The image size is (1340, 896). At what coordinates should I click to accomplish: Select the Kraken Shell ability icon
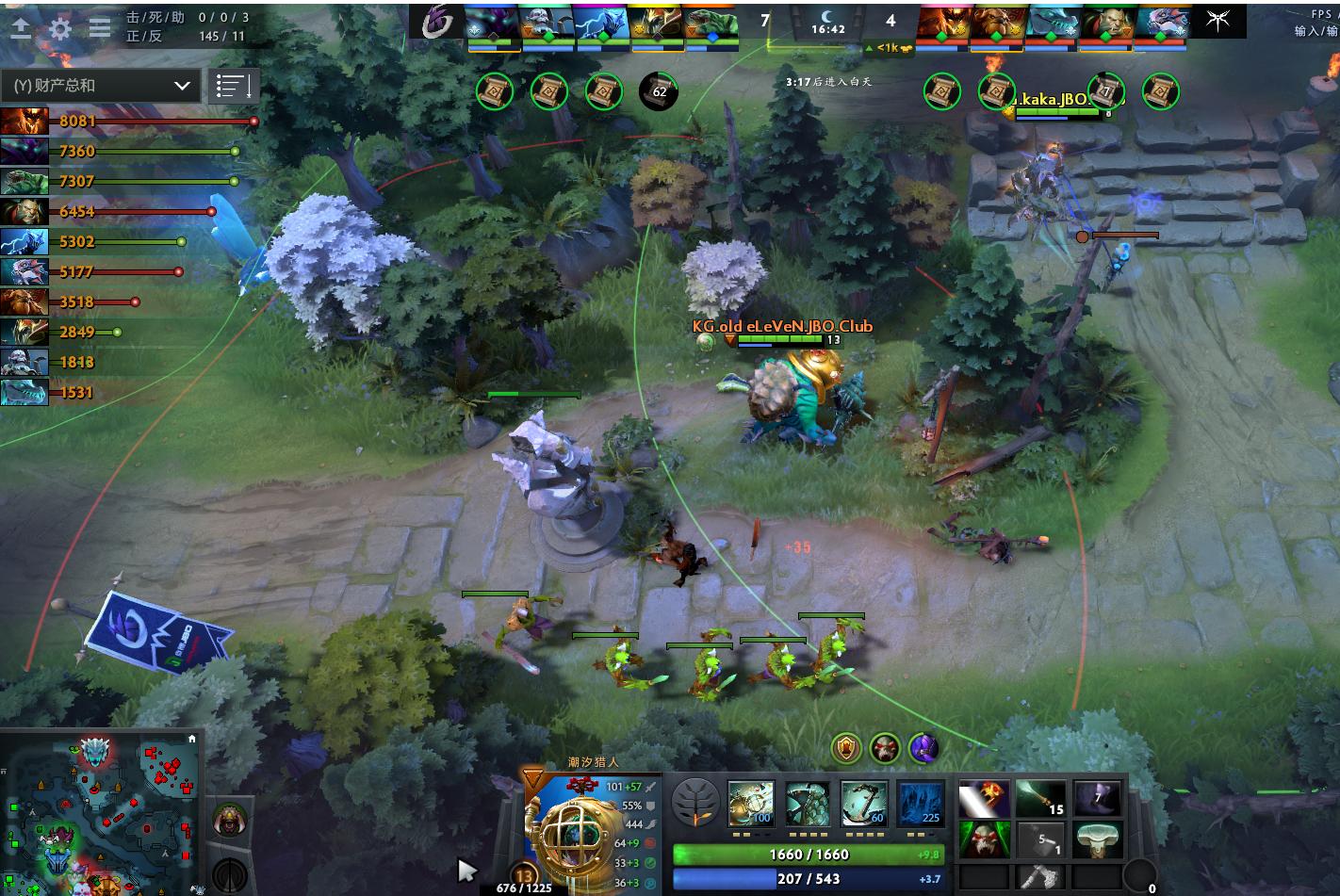pyautogui.click(x=808, y=804)
